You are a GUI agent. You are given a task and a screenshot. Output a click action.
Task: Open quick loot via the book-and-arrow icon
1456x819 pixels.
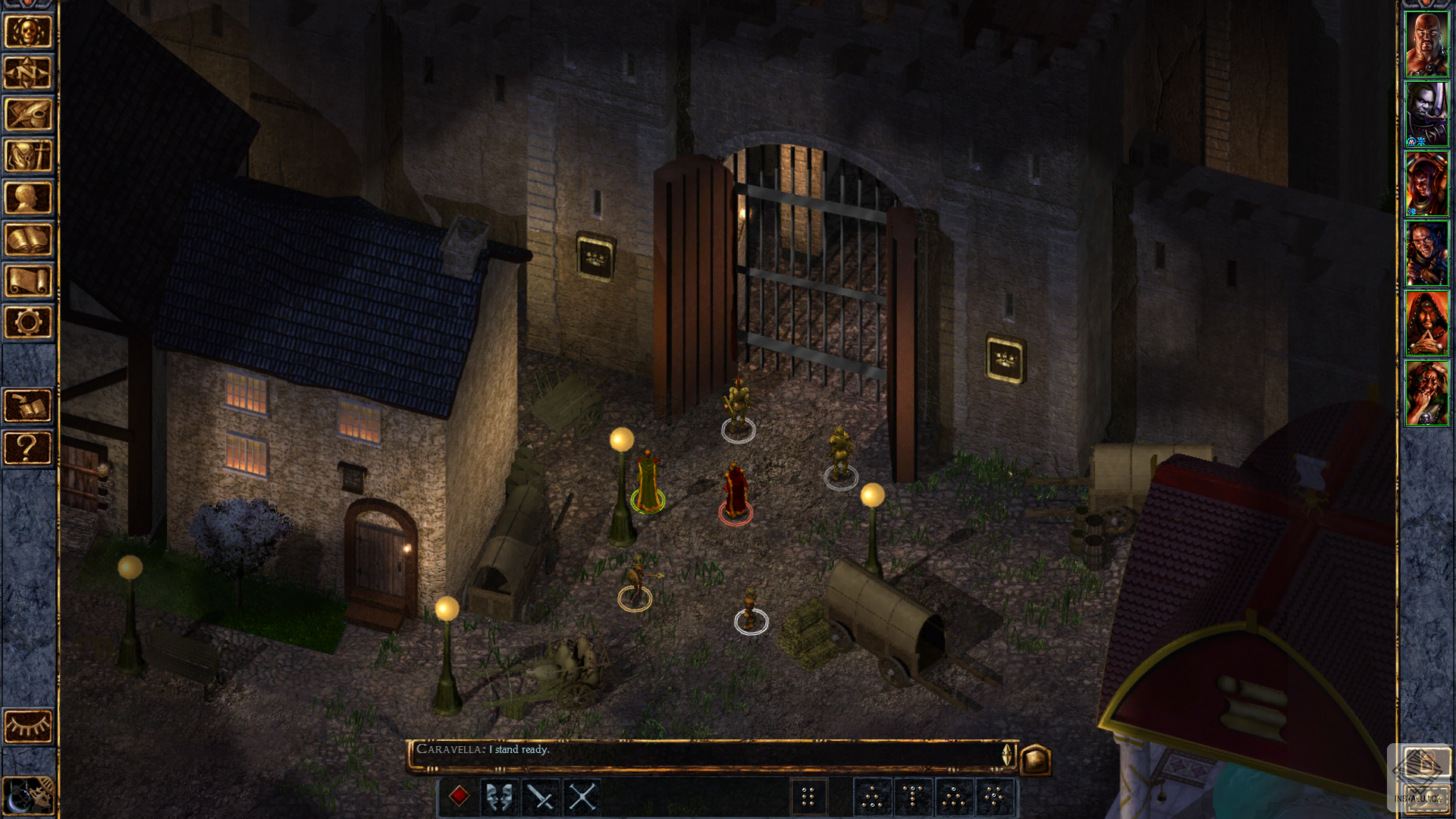28,404
